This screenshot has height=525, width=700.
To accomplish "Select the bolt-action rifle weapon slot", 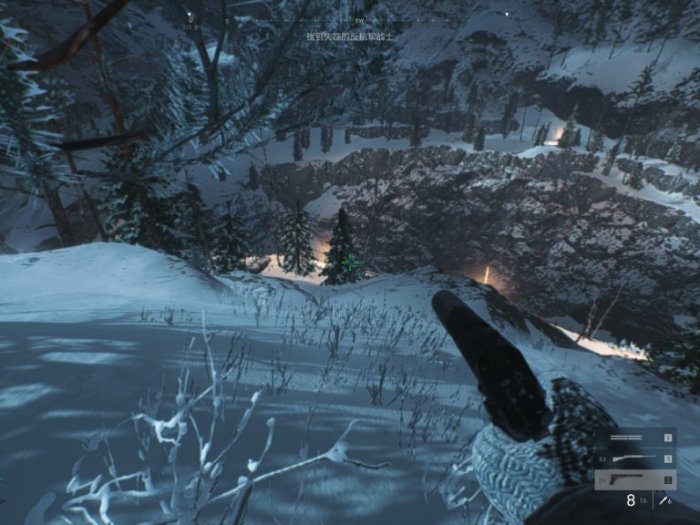I will [x=635, y=459].
